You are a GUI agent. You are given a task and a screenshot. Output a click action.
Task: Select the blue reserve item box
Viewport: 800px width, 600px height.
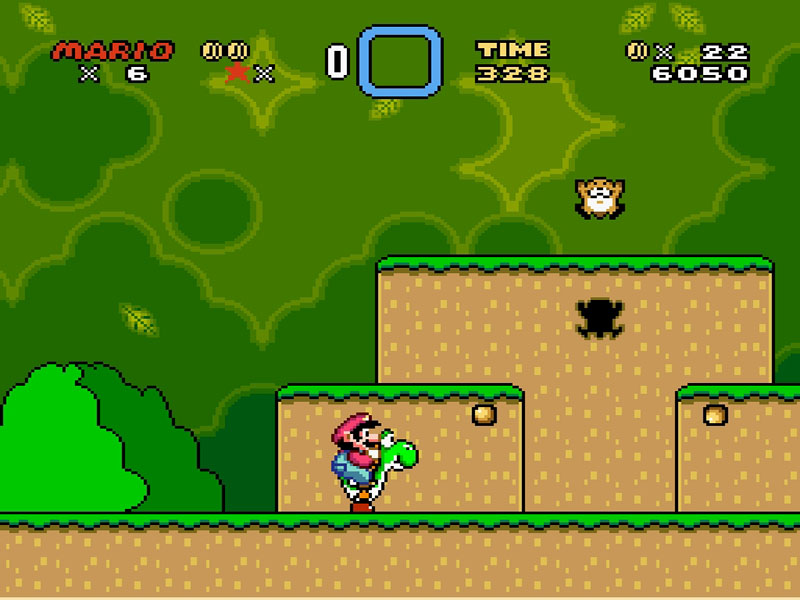pos(399,60)
